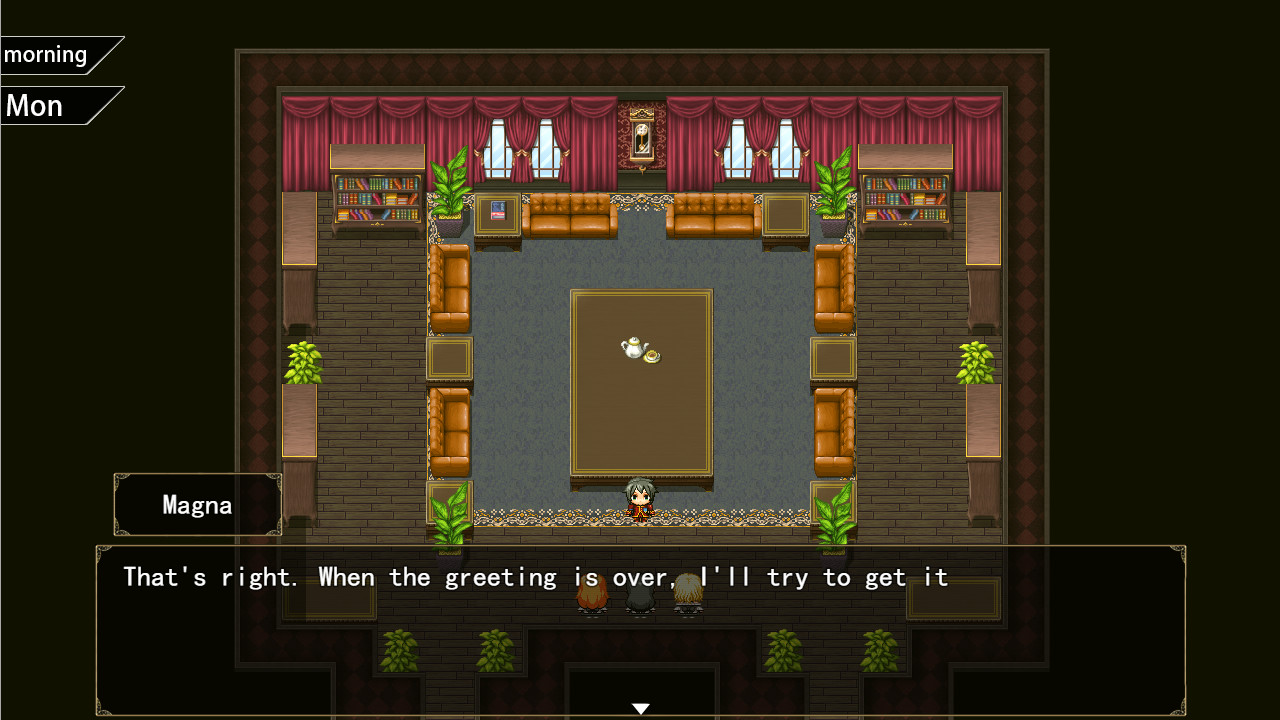The width and height of the screenshot is (1280, 720).
Task: Click the dark-haired middle NPC sprite
Action: coord(641,597)
